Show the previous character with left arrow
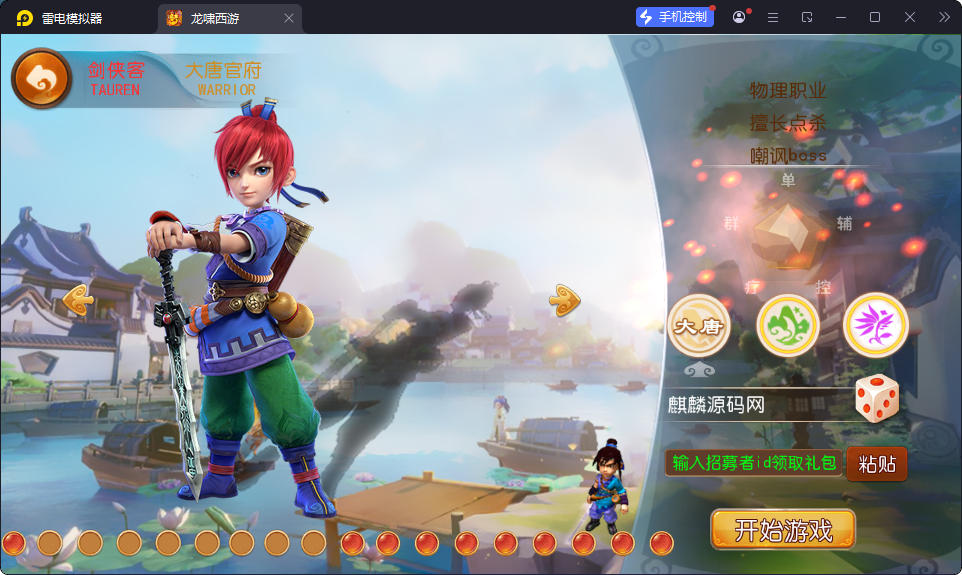 [77, 299]
